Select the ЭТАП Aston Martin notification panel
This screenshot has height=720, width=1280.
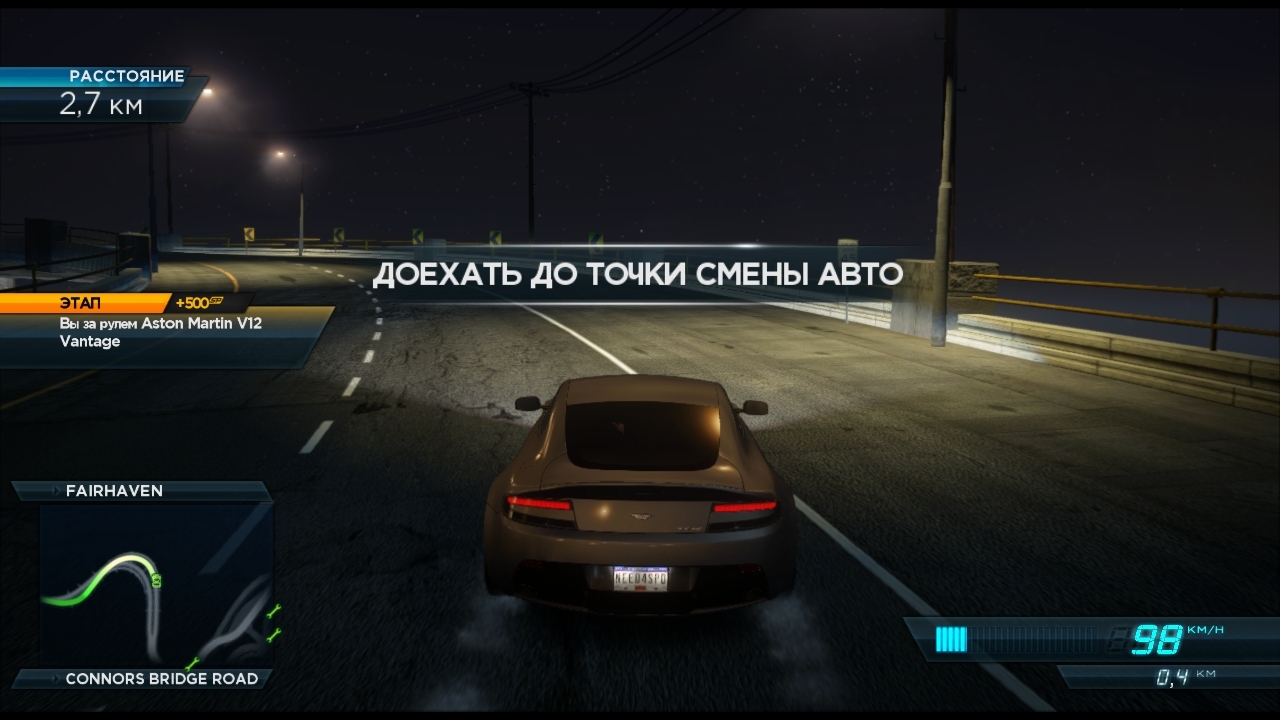pos(165,332)
